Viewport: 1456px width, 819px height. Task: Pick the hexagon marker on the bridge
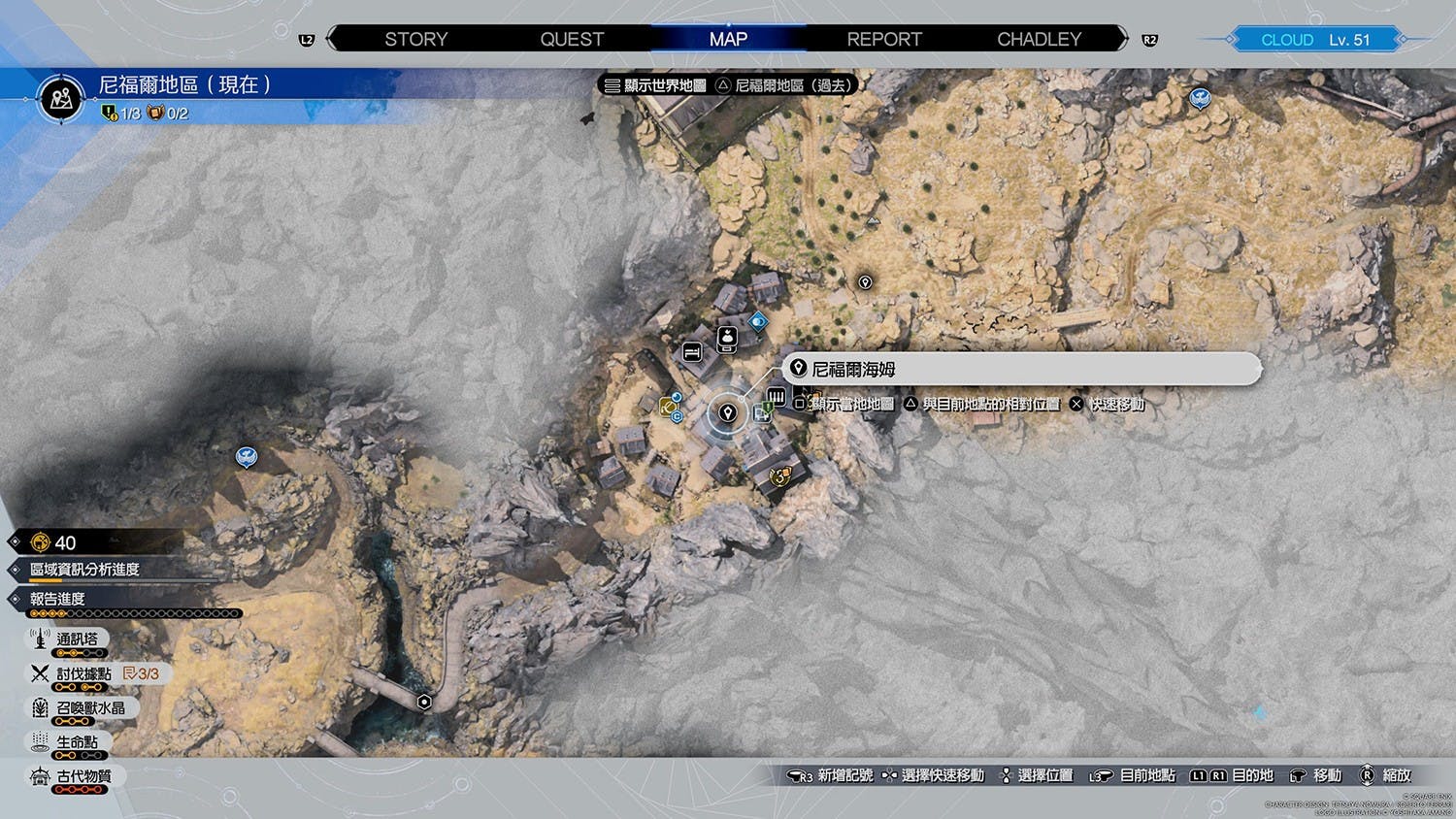pyautogui.click(x=424, y=702)
